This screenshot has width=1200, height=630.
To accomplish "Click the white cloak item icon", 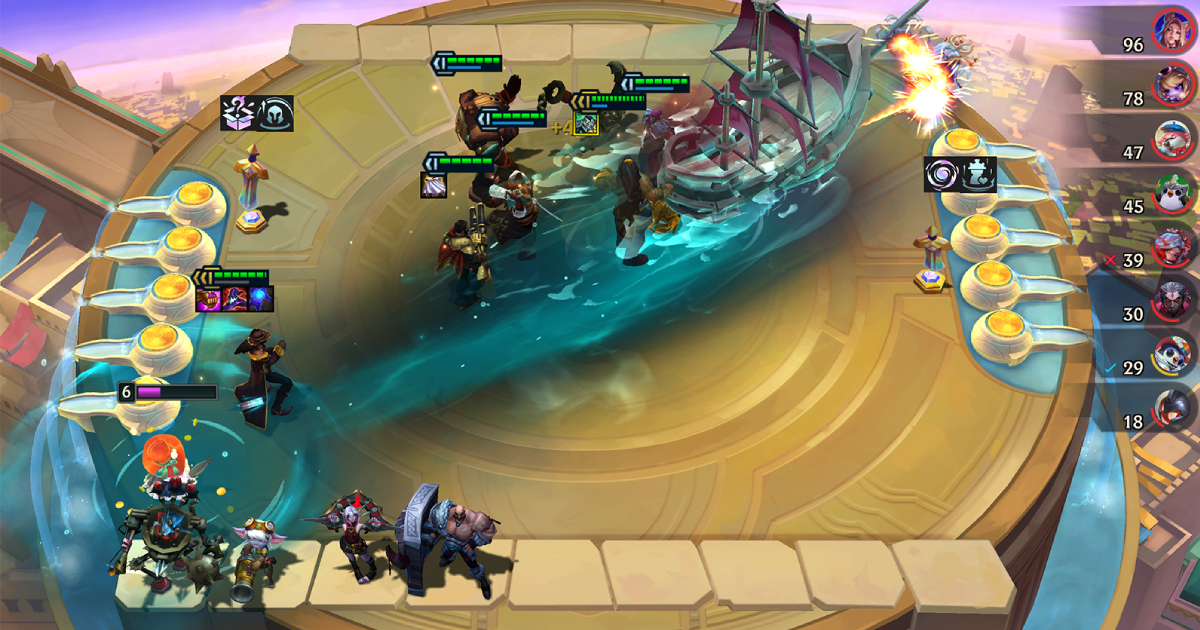I will pyautogui.click(x=434, y=185).
